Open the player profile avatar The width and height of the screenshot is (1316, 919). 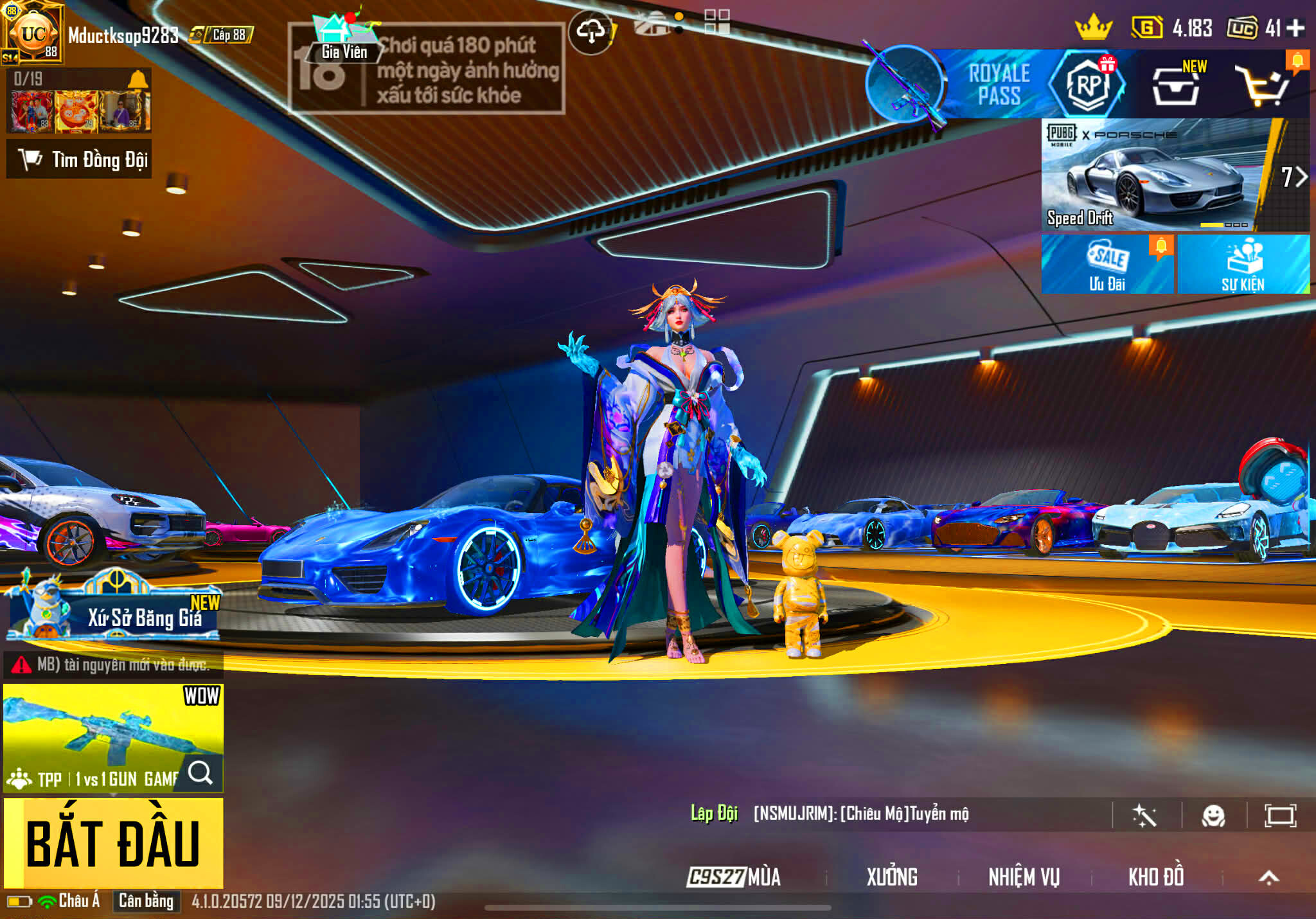pos(33,33)
